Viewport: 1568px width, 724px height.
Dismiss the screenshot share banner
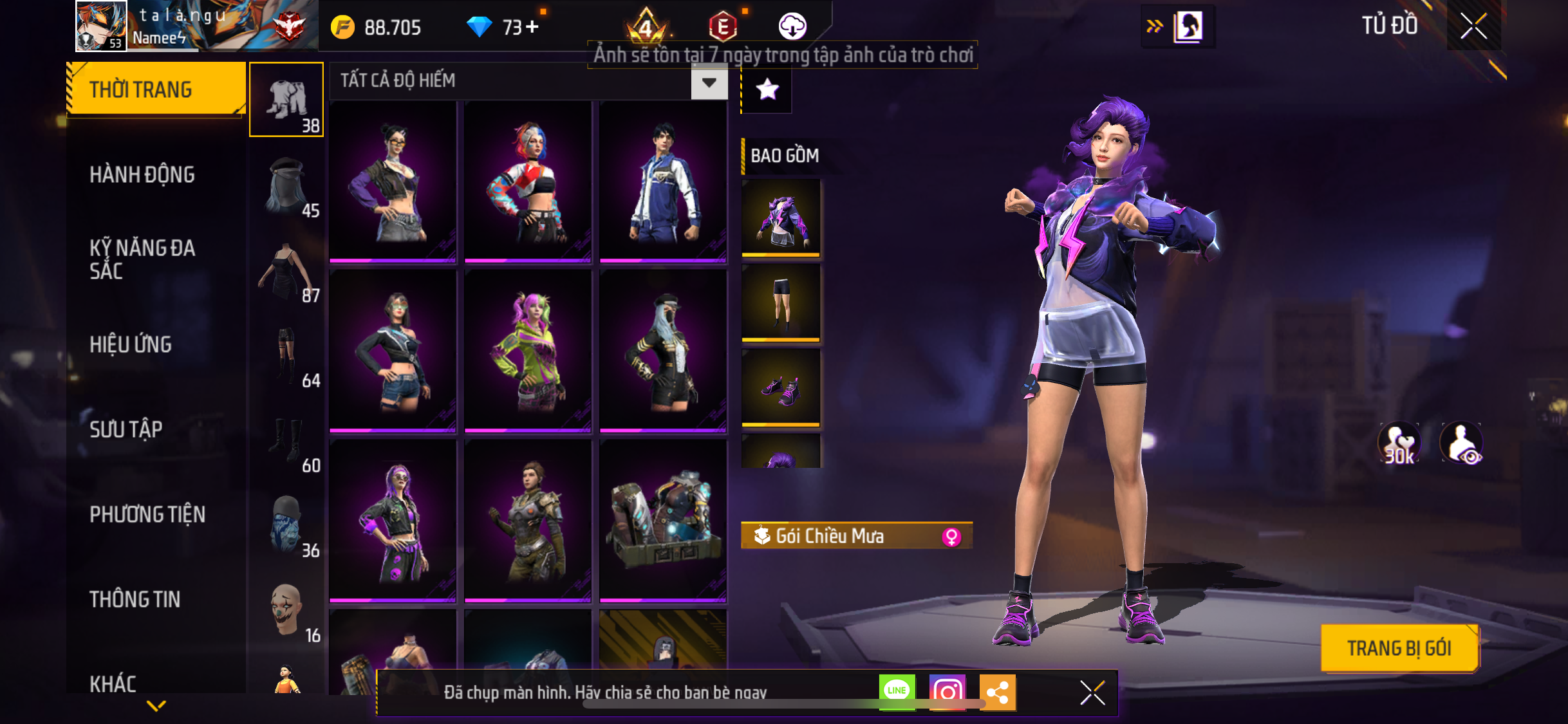tap(1092, 692)
